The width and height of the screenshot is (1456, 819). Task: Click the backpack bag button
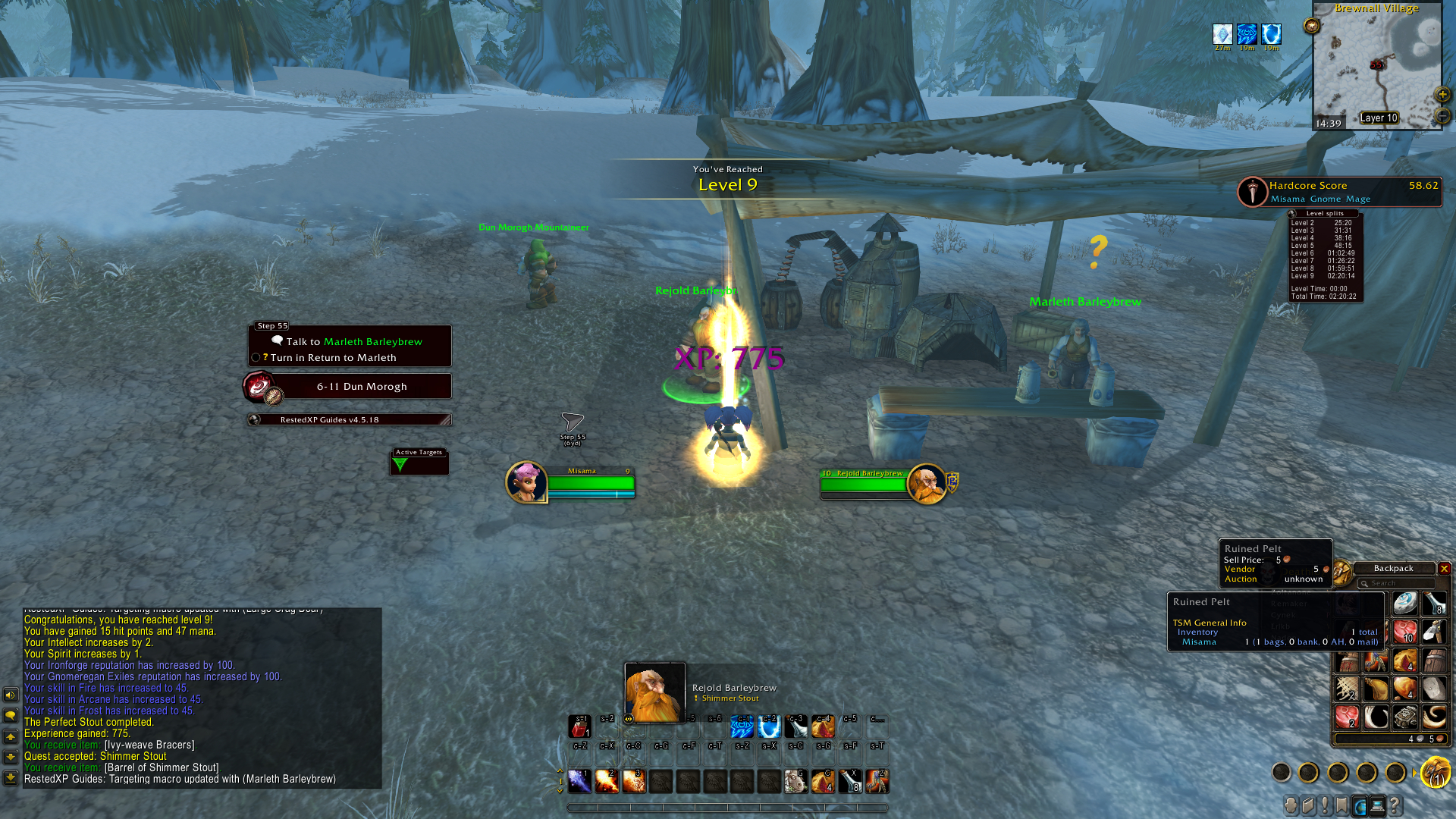pyautogui.click(x=1435, y=773)
